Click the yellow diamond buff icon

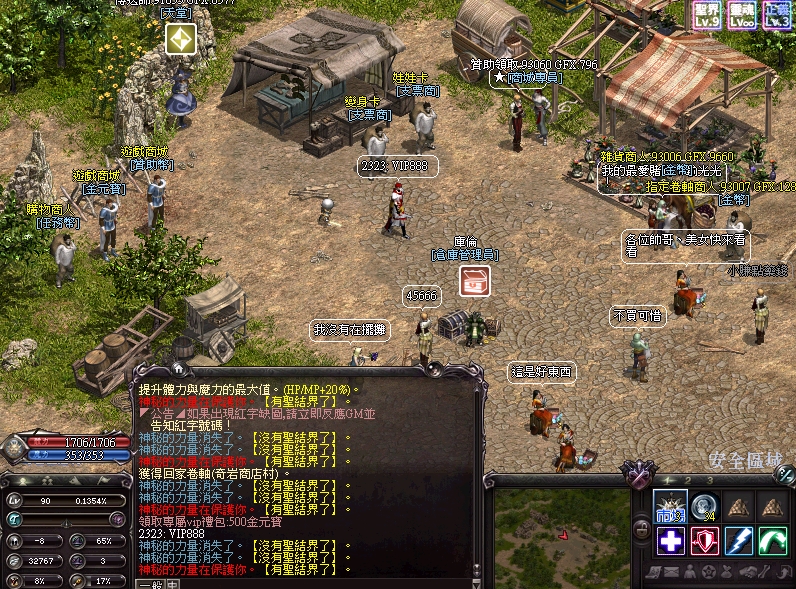coord(181,39)
